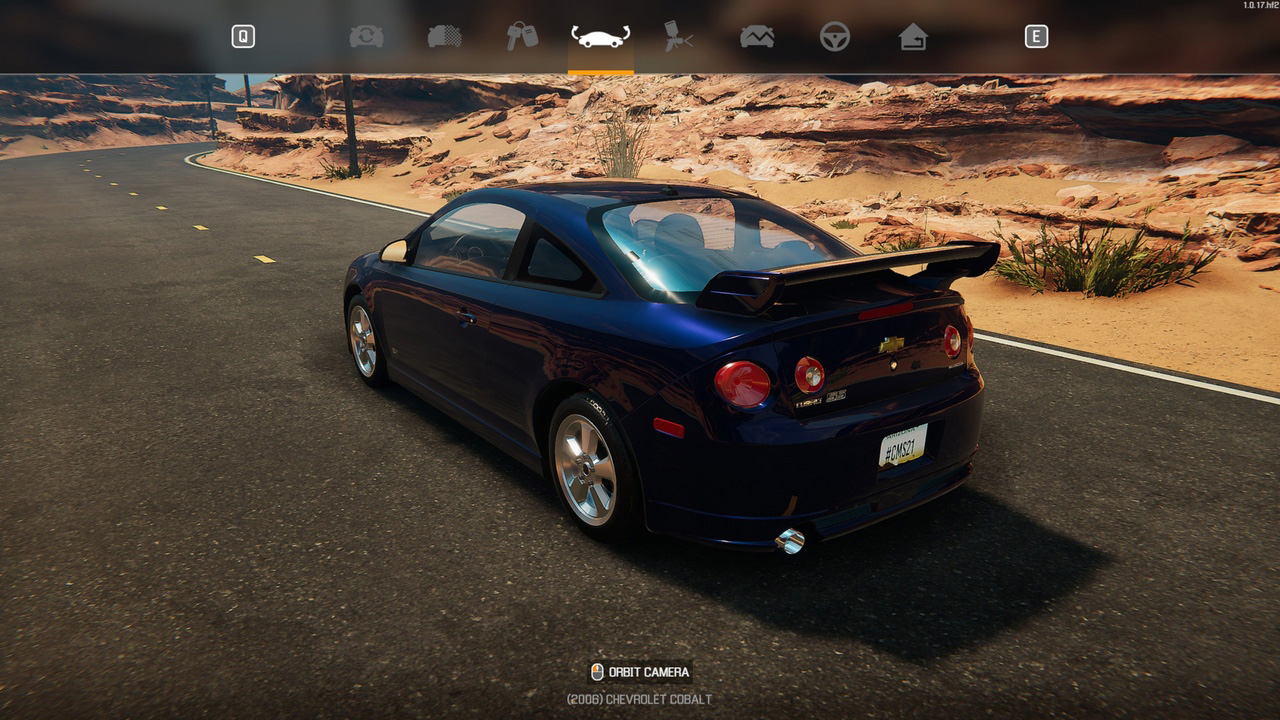Image resolution: width=1280 pixels, height=720 pixels.
Task: Switch to the car graph tab
Action: click(x=757, y=37)
